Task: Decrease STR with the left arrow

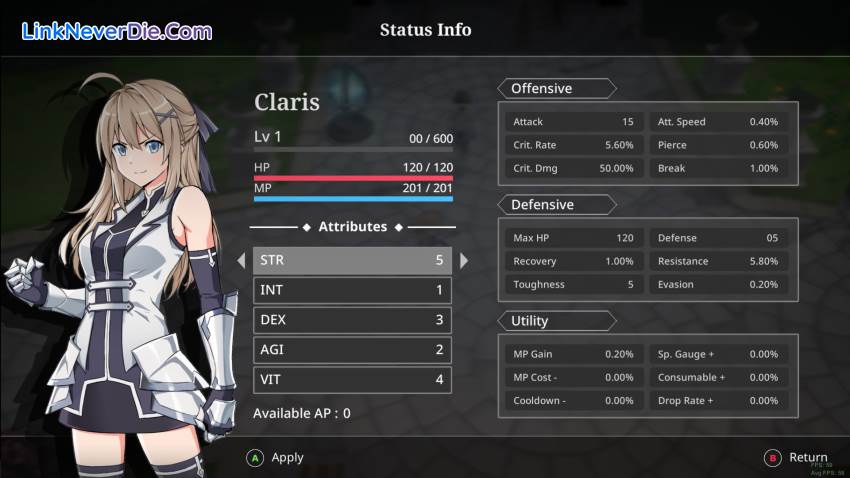Action: click(x=241, y=261)
